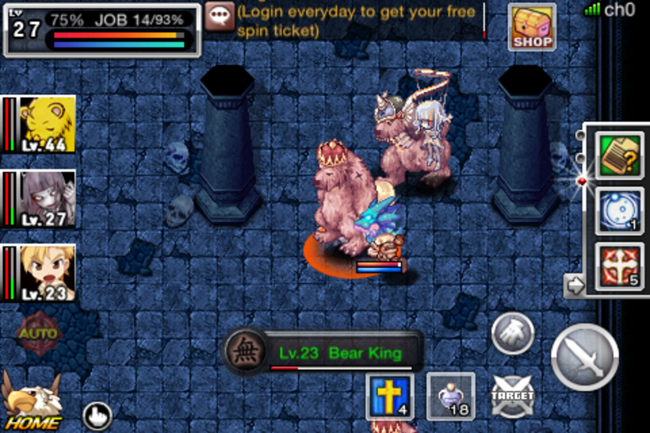Image resolution: width=650 pixels, height=433 pixels.
Task: Open the treasure chest SHOP
Action: [532, 27]
